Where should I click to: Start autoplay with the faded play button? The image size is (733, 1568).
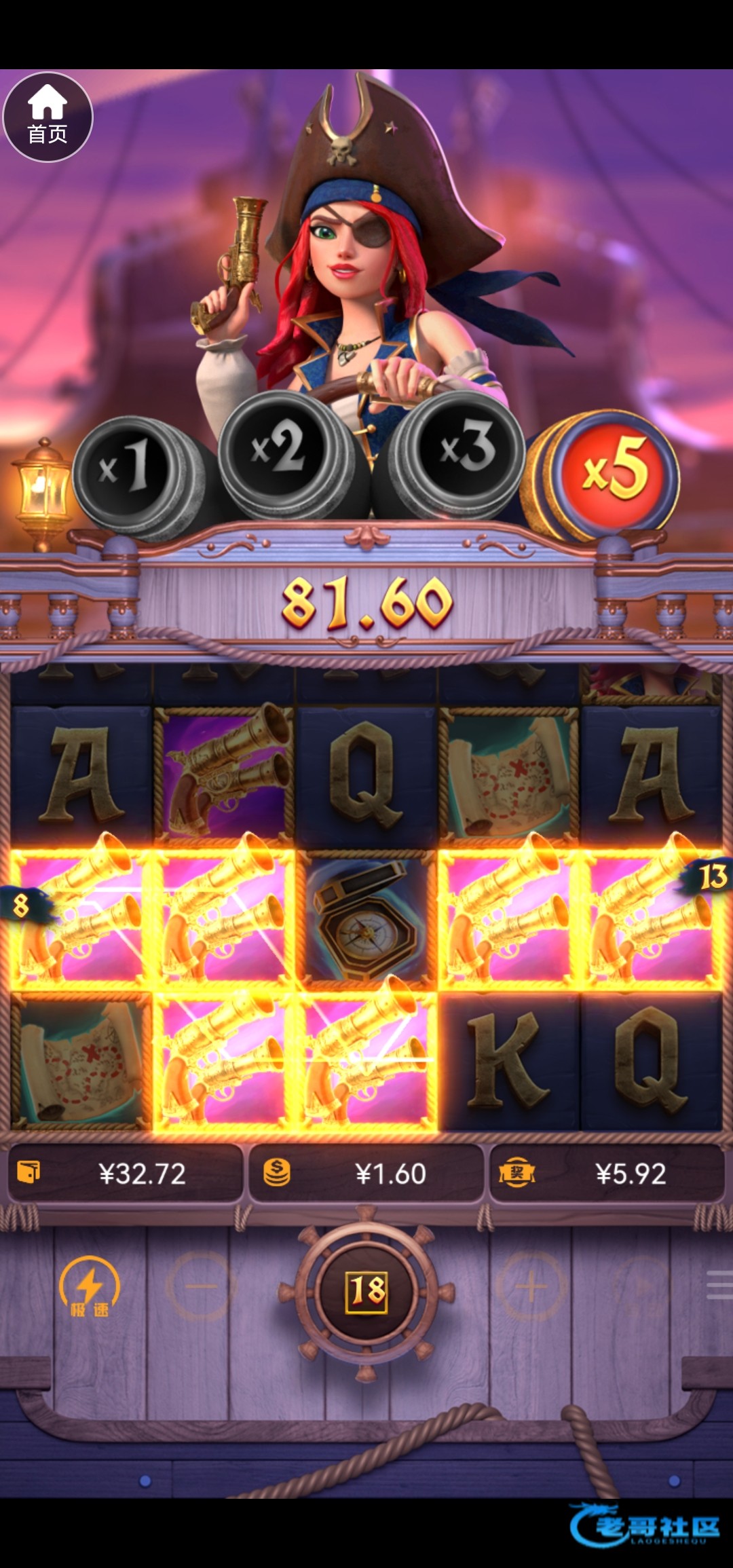(x=641, y=1286)
